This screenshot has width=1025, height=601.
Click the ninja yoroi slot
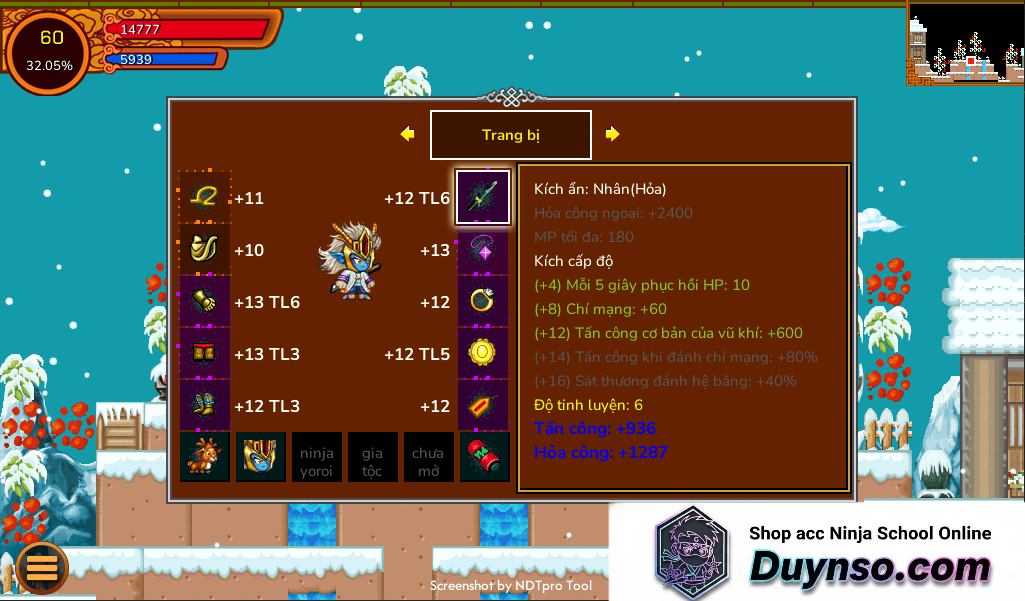pyautogui.click(x=317, y=457)
